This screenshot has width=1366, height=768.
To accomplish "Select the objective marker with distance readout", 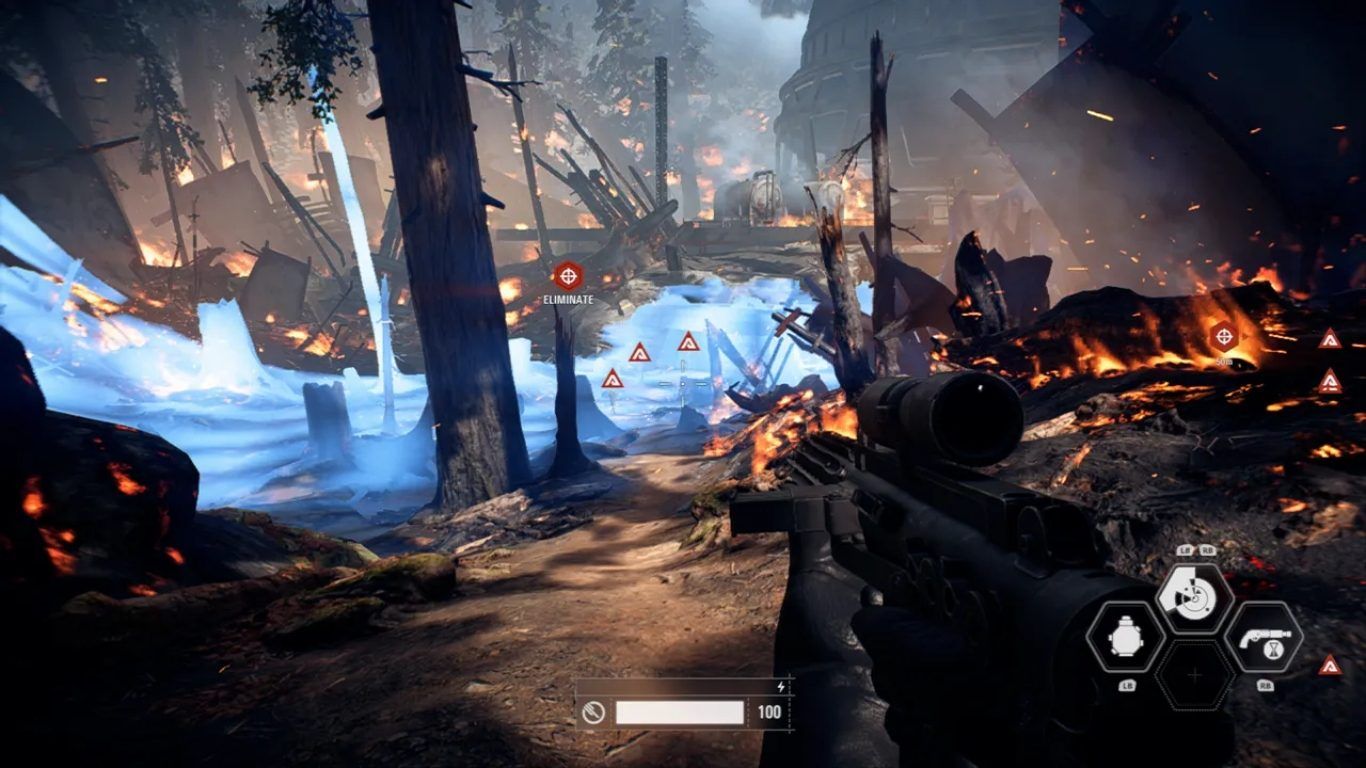I will point(1224,337).
